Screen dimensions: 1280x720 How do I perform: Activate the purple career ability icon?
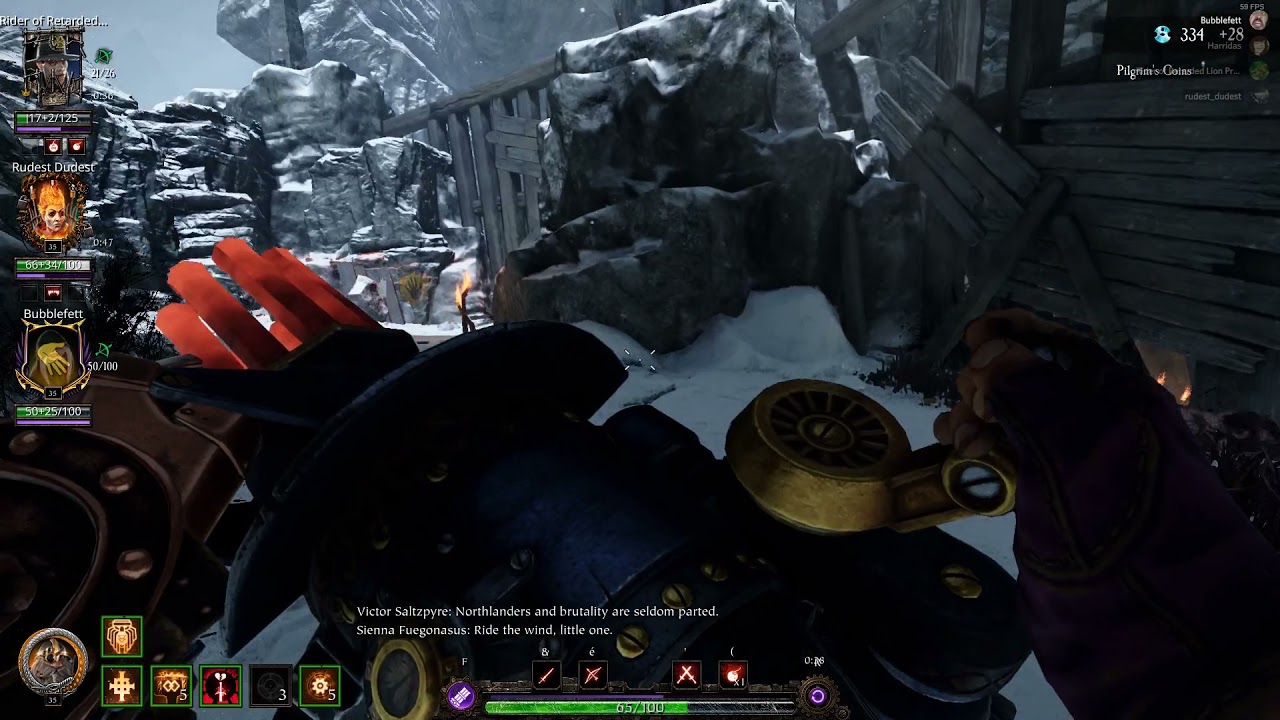[x=461, y=696]
